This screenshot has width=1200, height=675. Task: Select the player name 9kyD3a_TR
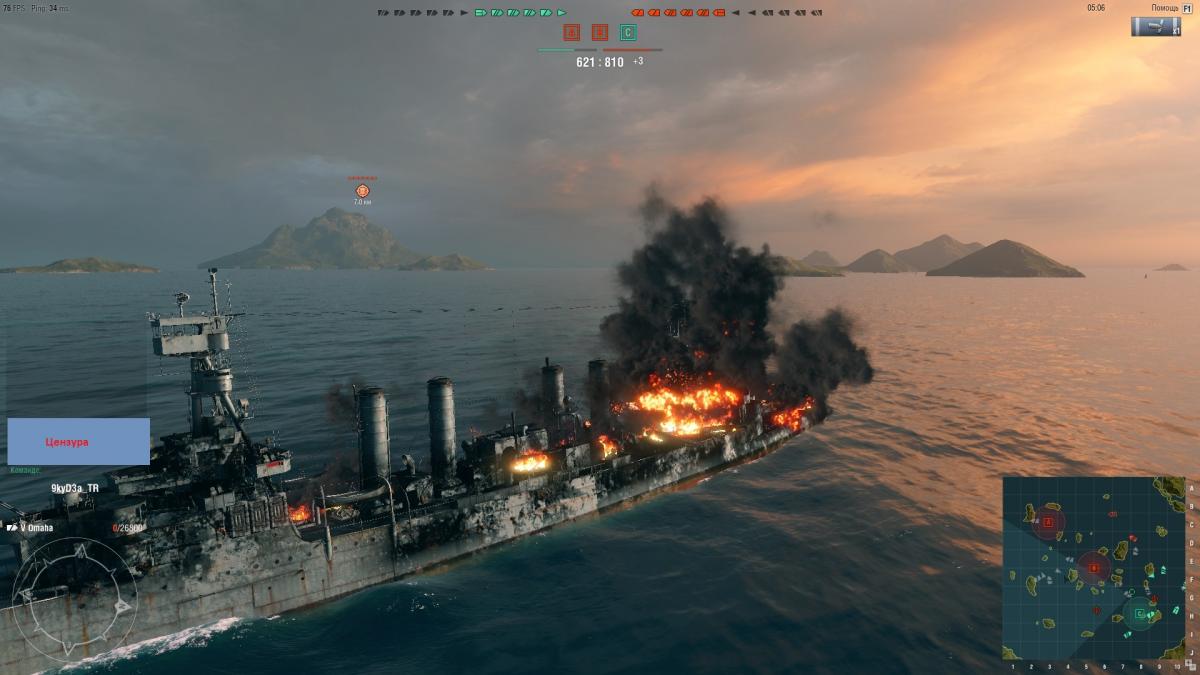(75, 488)
